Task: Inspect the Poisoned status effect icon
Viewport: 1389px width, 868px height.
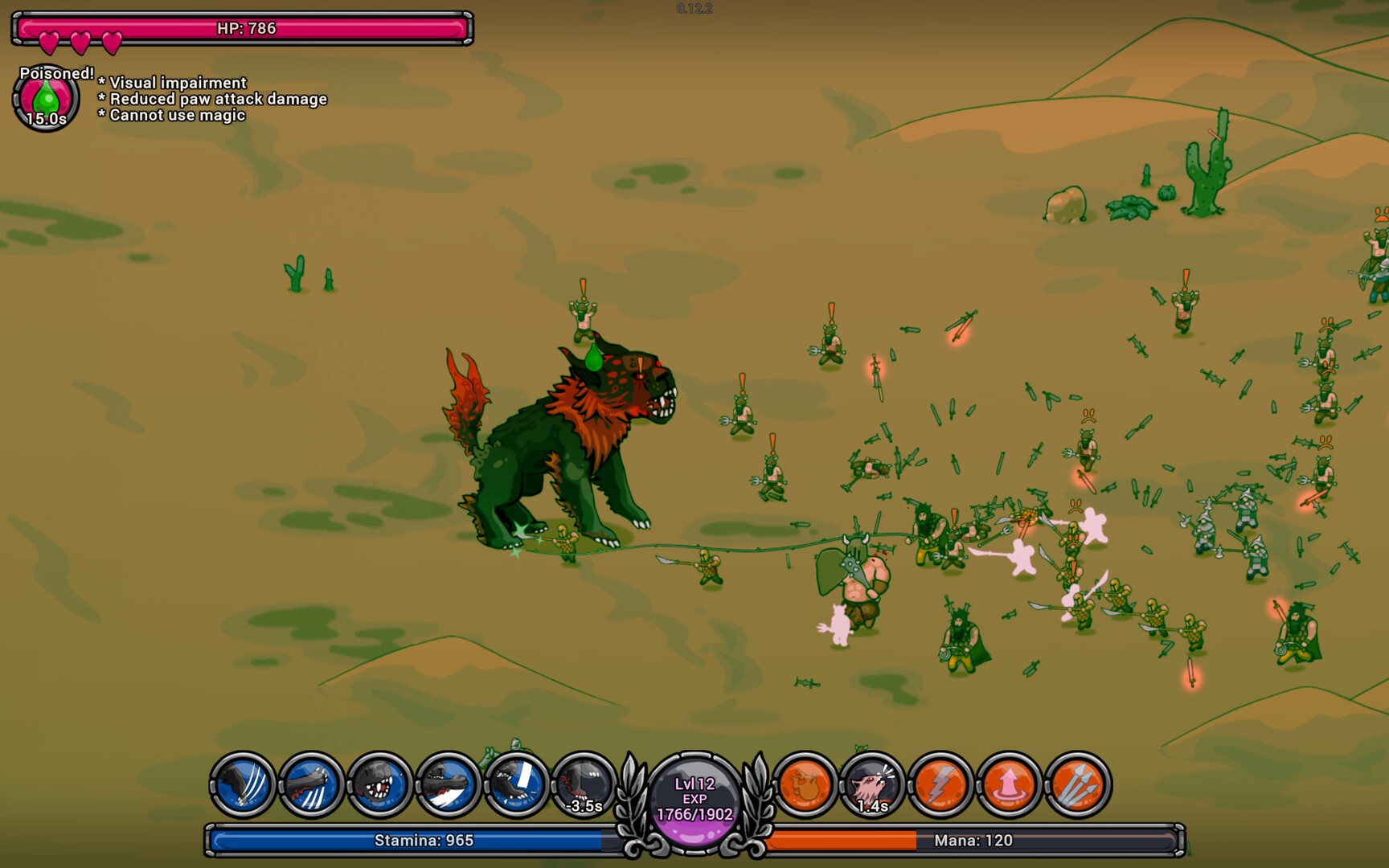Action: click(x=46, y=99)
